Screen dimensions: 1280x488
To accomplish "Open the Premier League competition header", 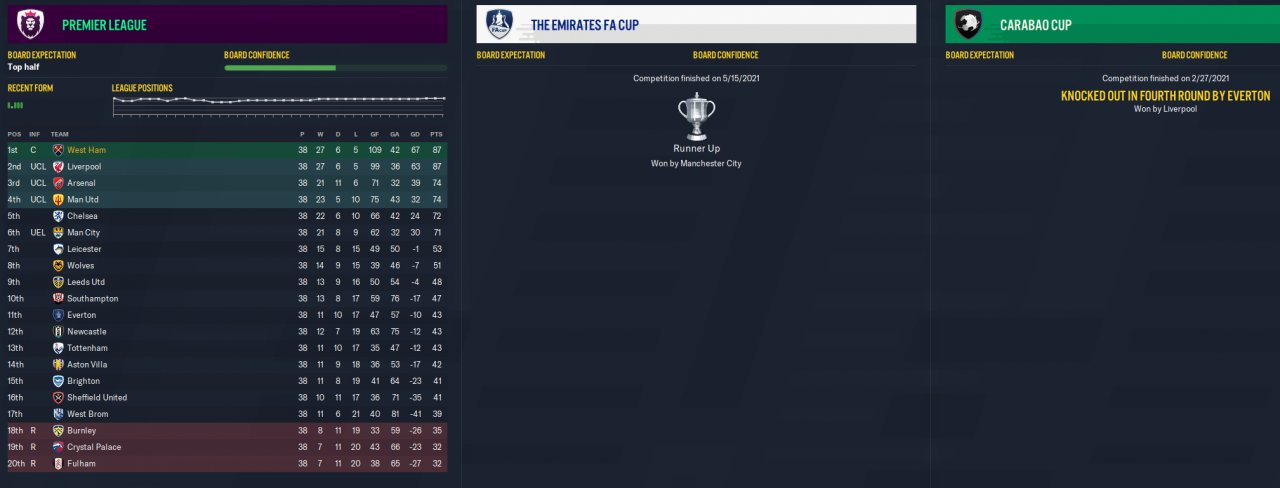I will (x=103, y=25).
